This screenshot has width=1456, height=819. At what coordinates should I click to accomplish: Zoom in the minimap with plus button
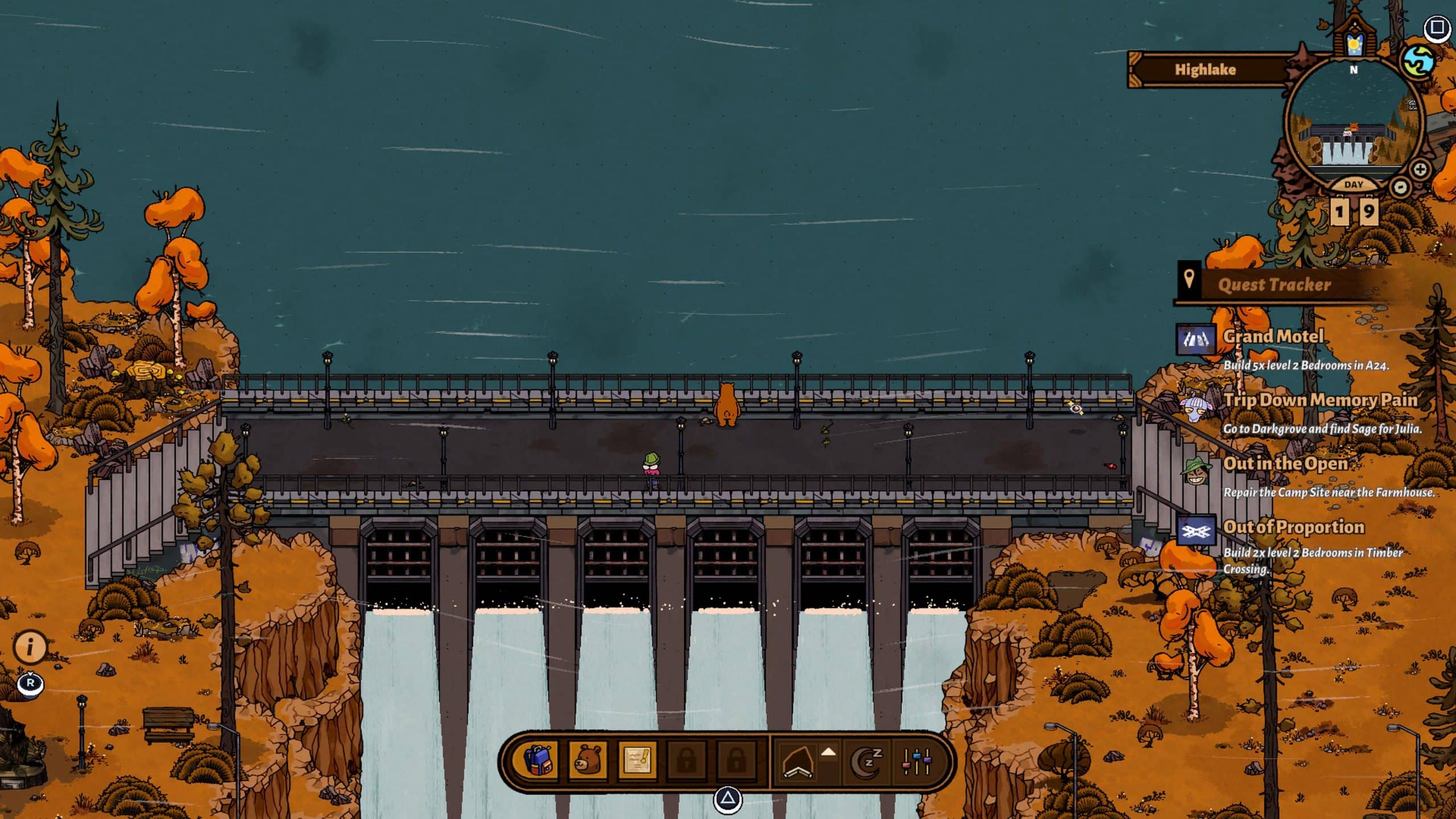tap(1420, 169)
